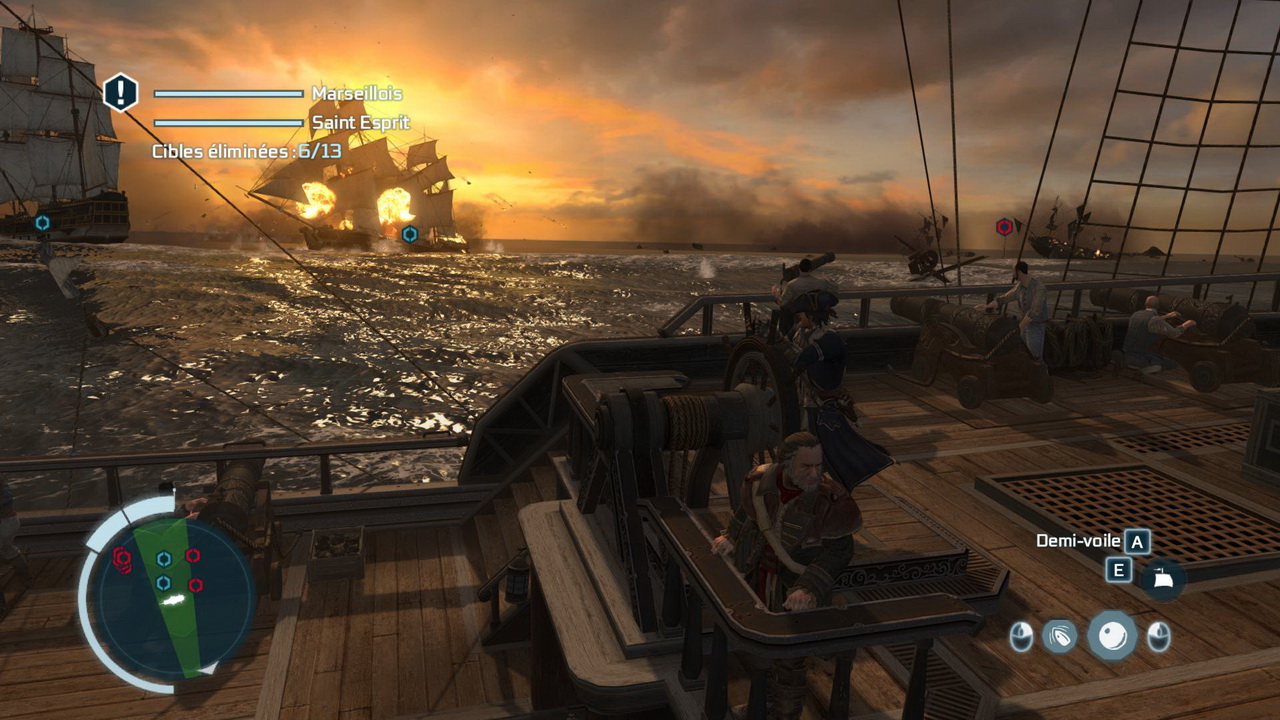Select the round shot cannonball icon
This screenshot has width=1280, height=720.
[1111, 635]
